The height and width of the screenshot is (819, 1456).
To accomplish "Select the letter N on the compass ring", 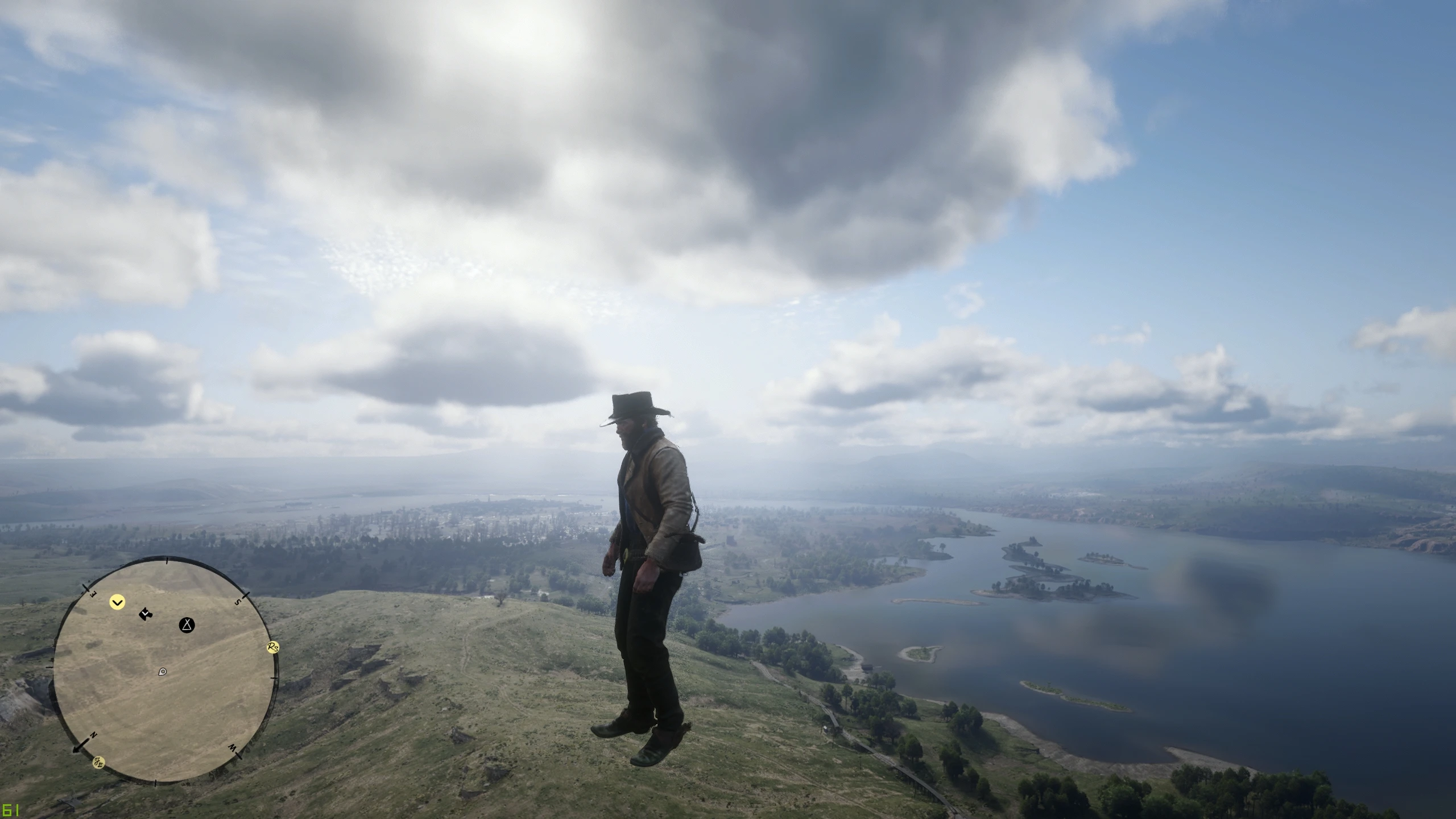I will [x=93, y=734].
